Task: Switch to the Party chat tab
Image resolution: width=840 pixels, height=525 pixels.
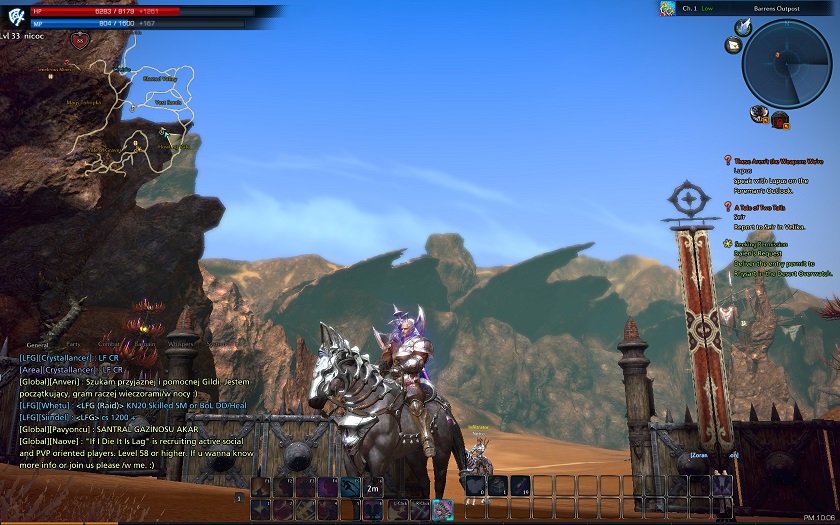Action: pyautogui.click(x=73, y=344)
